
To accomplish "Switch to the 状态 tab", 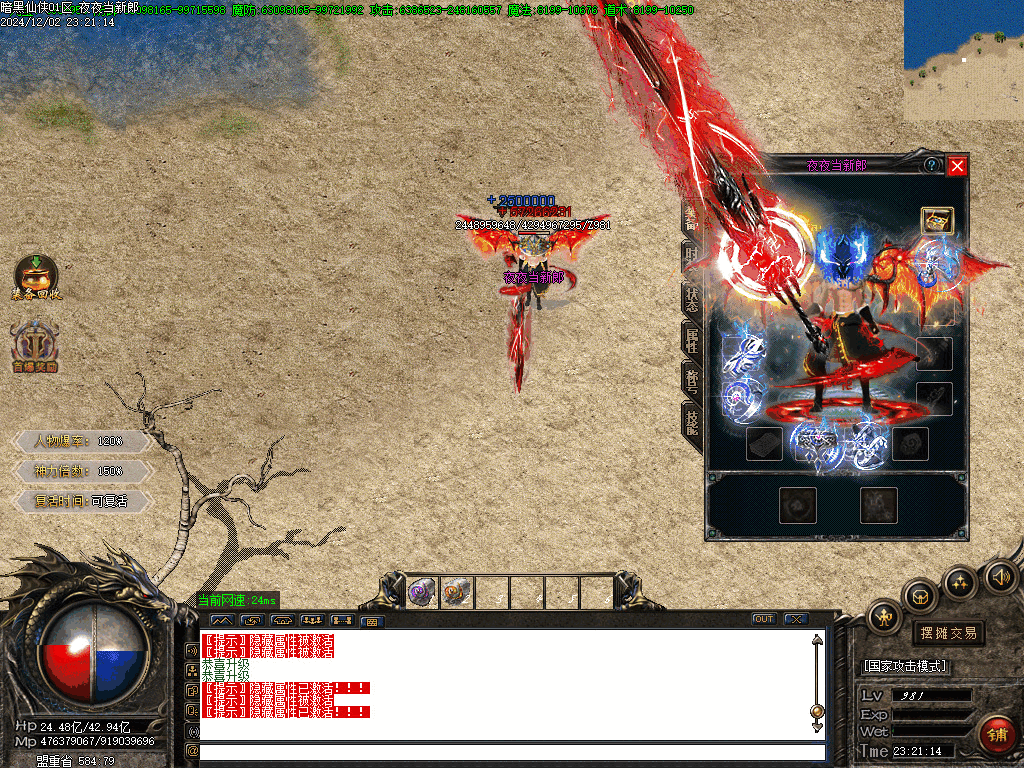I will coord(692,297).
